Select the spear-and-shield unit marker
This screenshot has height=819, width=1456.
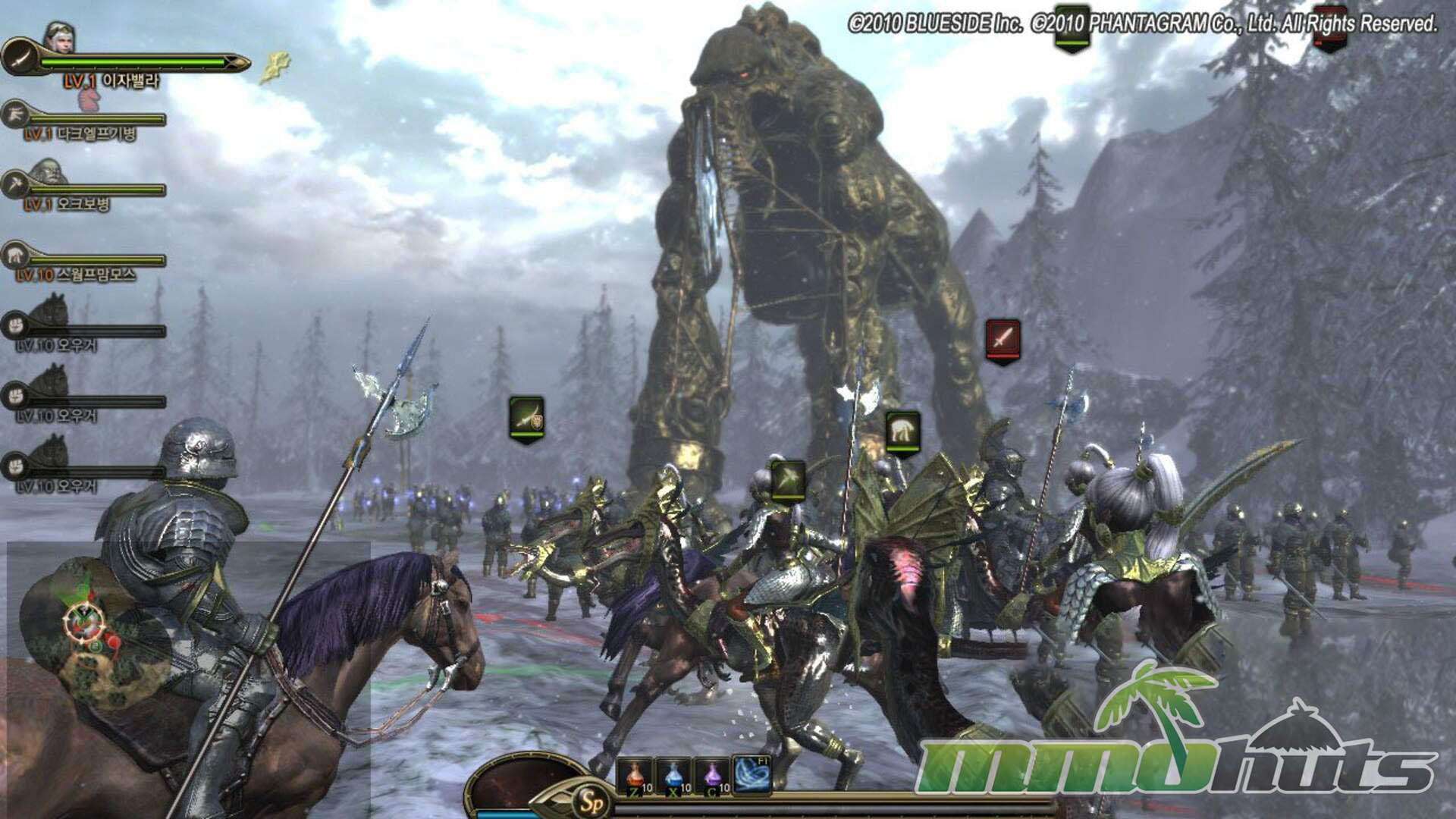[526, 416]
